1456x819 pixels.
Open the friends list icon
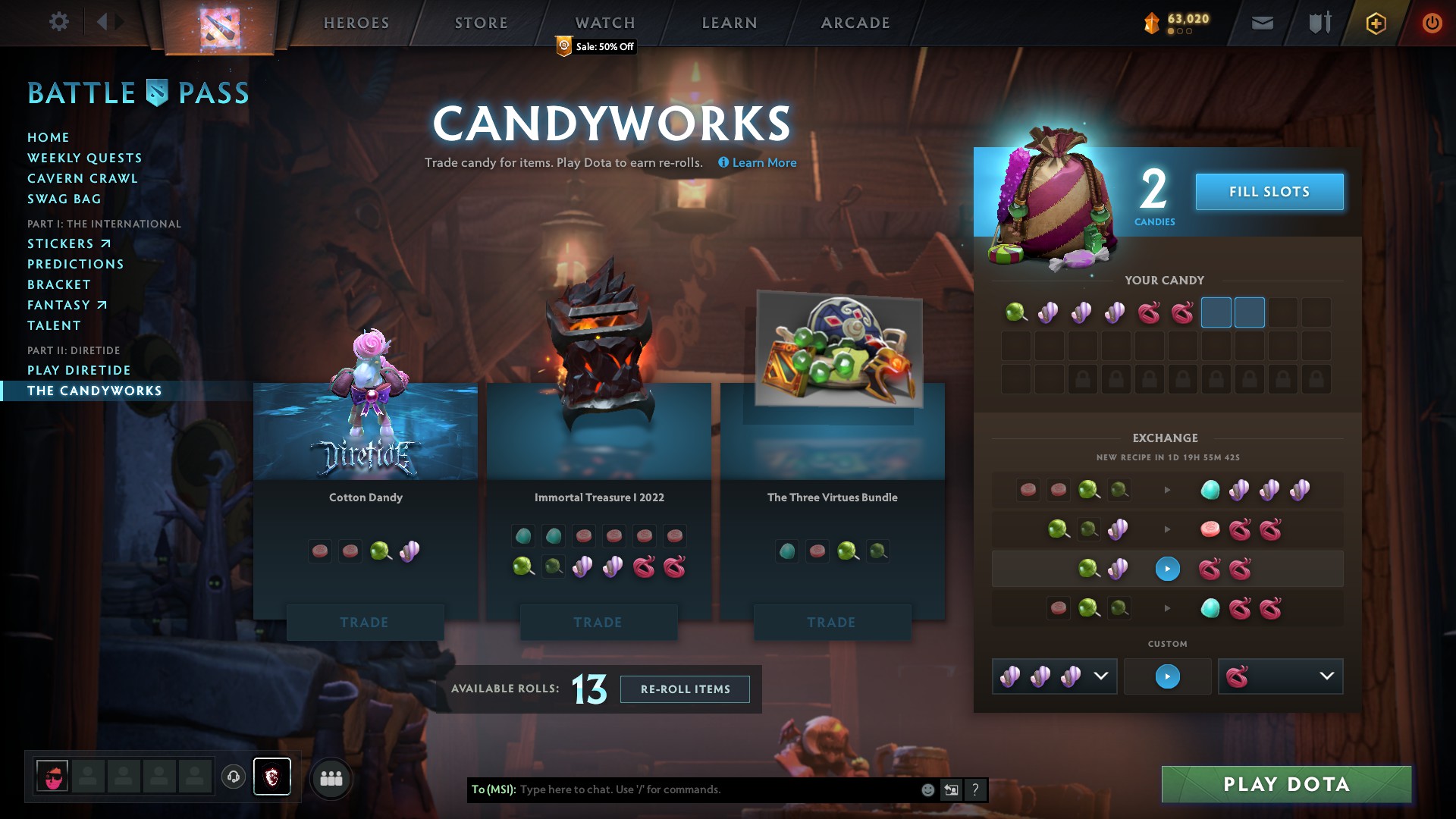331,777
